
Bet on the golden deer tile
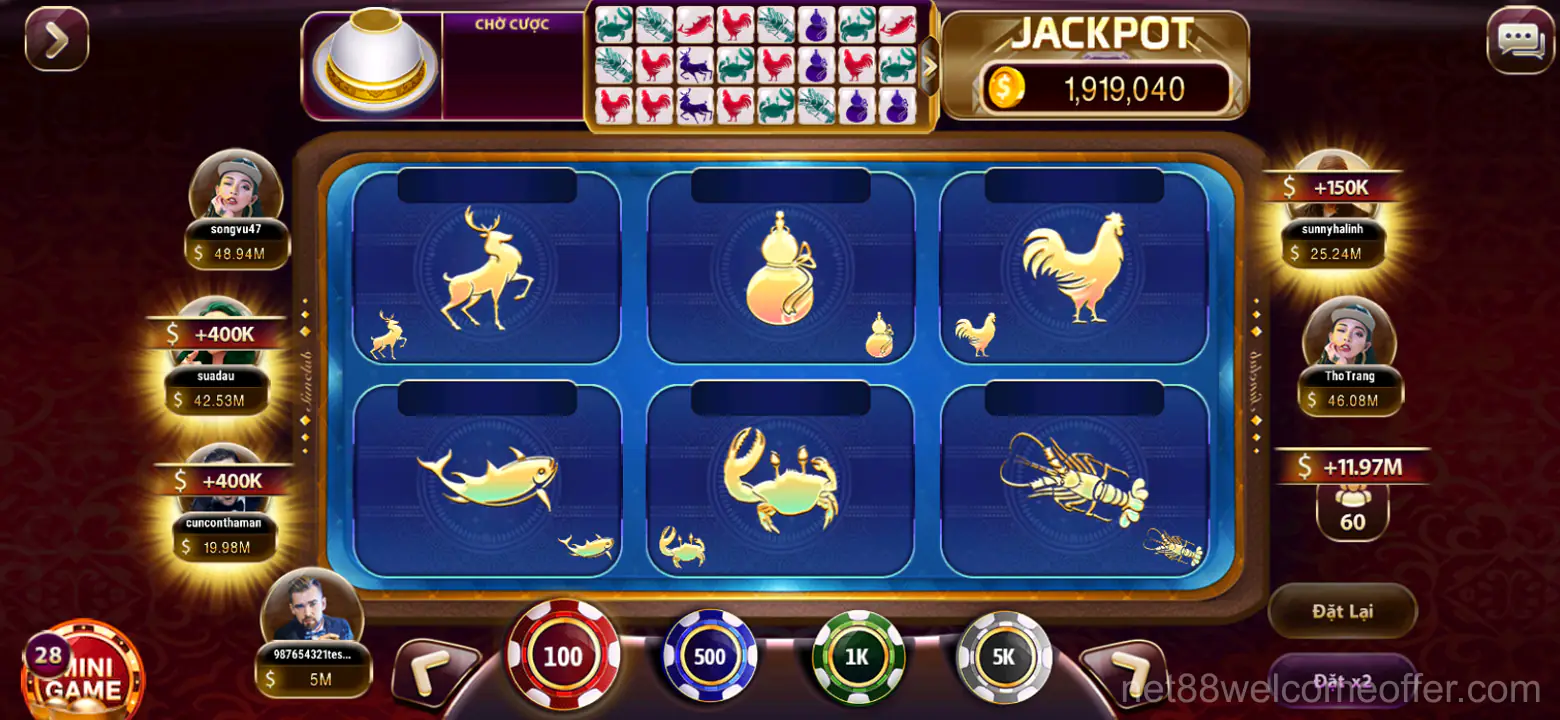[487, 268]
